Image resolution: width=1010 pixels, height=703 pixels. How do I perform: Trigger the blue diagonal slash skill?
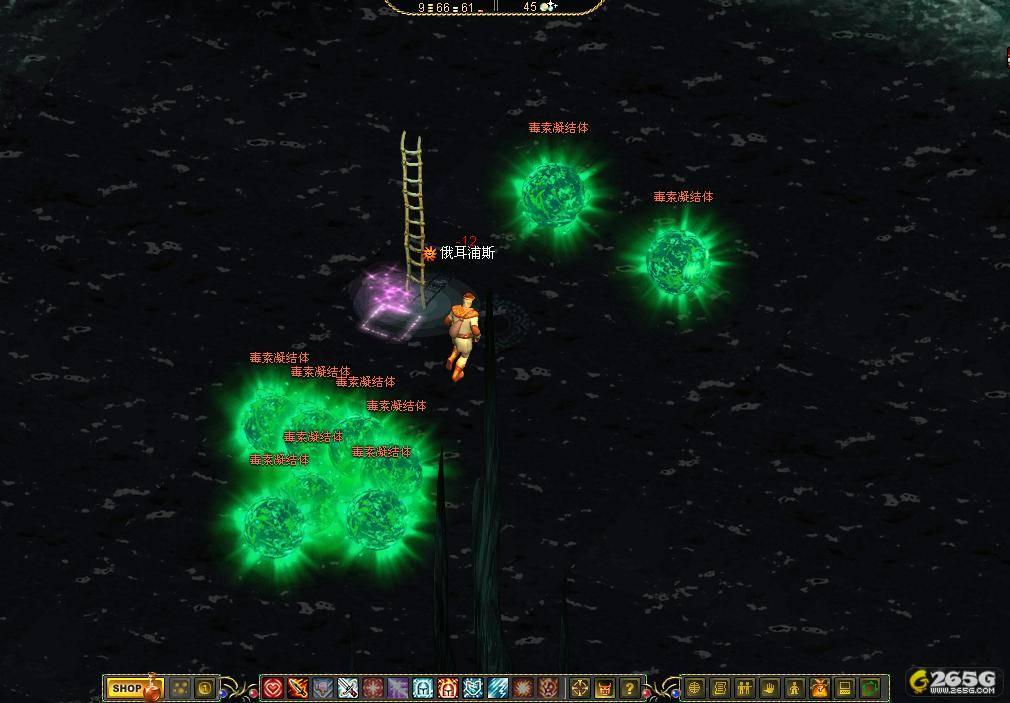[498, 688]
